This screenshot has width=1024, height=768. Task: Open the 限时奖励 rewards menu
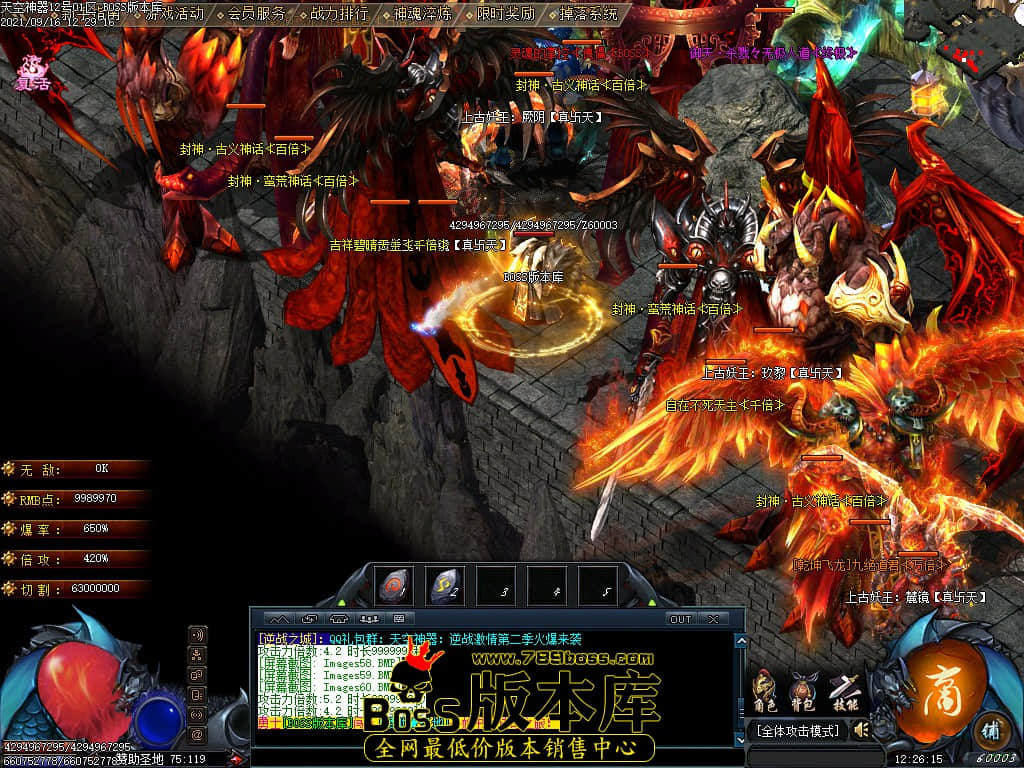tap(505, 14)
